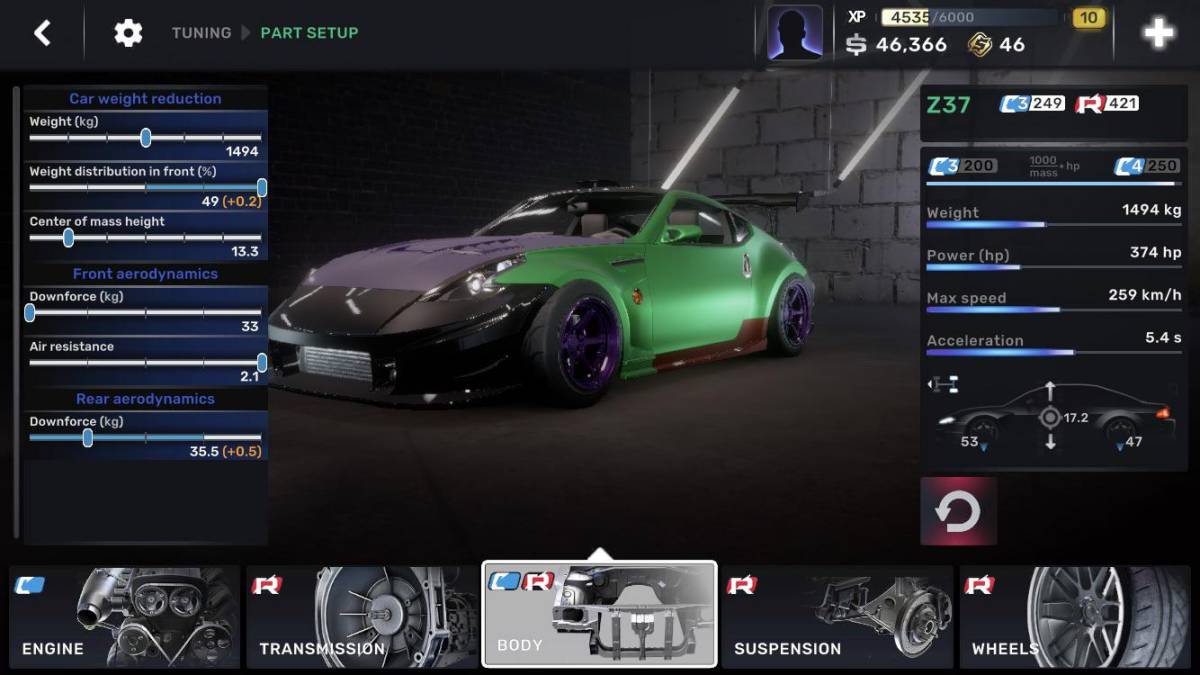
Task: Open the Suspension parts tab
Action: [837, 617]
